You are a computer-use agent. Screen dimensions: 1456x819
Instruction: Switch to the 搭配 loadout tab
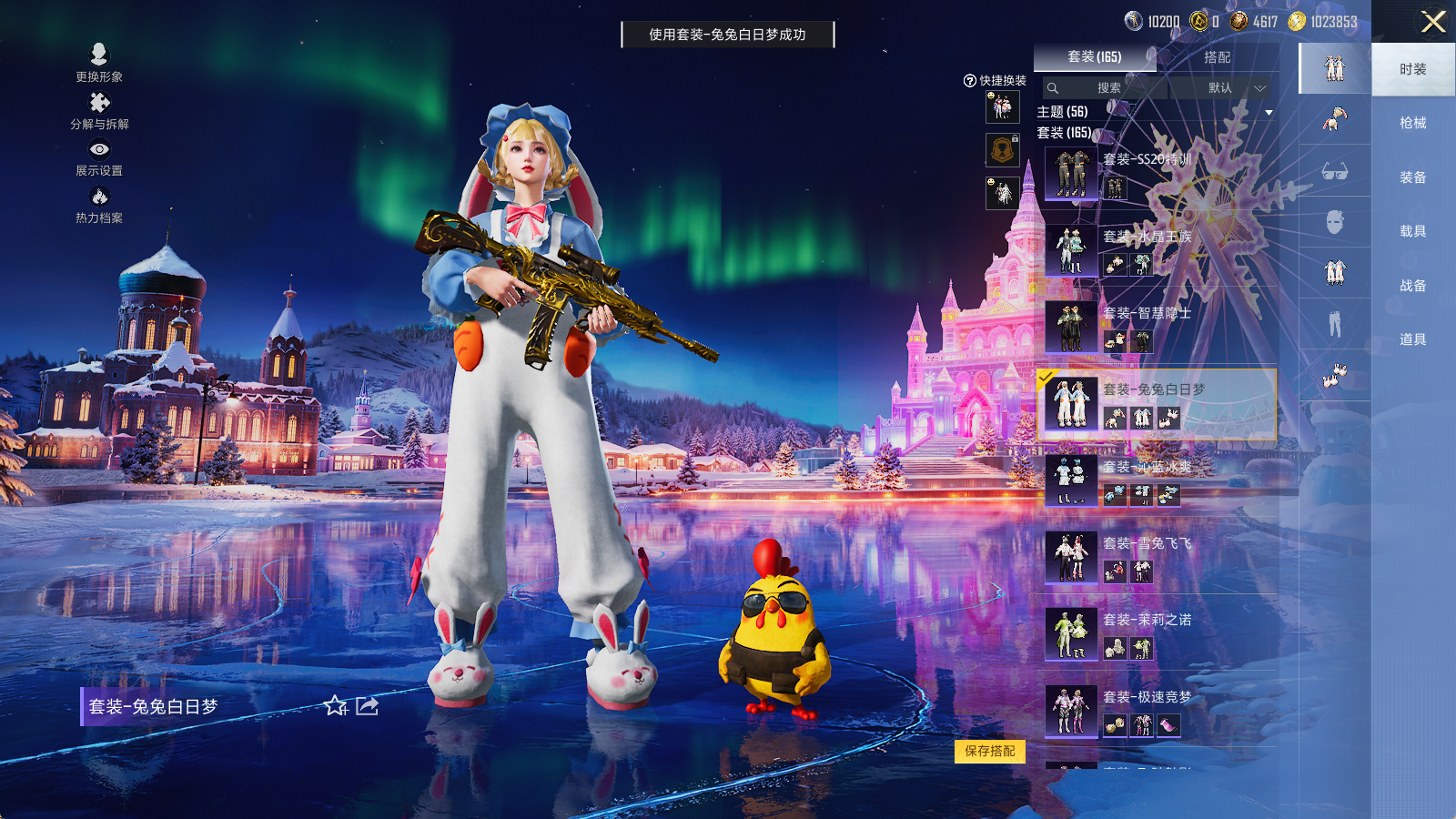(x=1217, y=57)
